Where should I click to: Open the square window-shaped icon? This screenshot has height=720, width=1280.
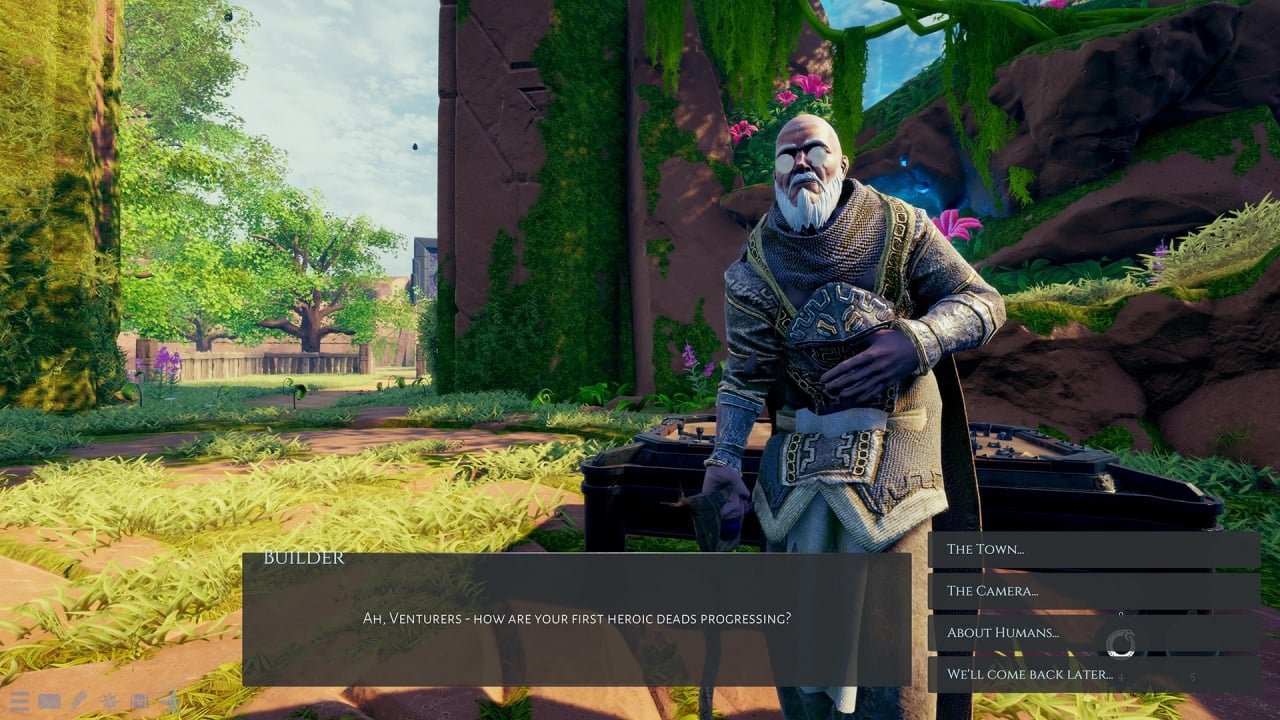click(140, 701)
